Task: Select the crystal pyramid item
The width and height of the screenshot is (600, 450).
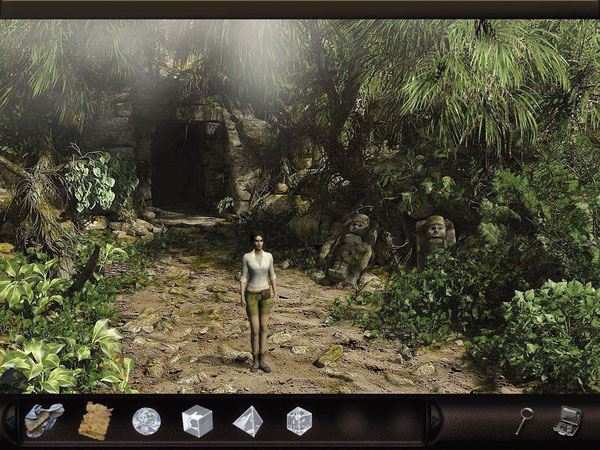Action: pos(247,421)
